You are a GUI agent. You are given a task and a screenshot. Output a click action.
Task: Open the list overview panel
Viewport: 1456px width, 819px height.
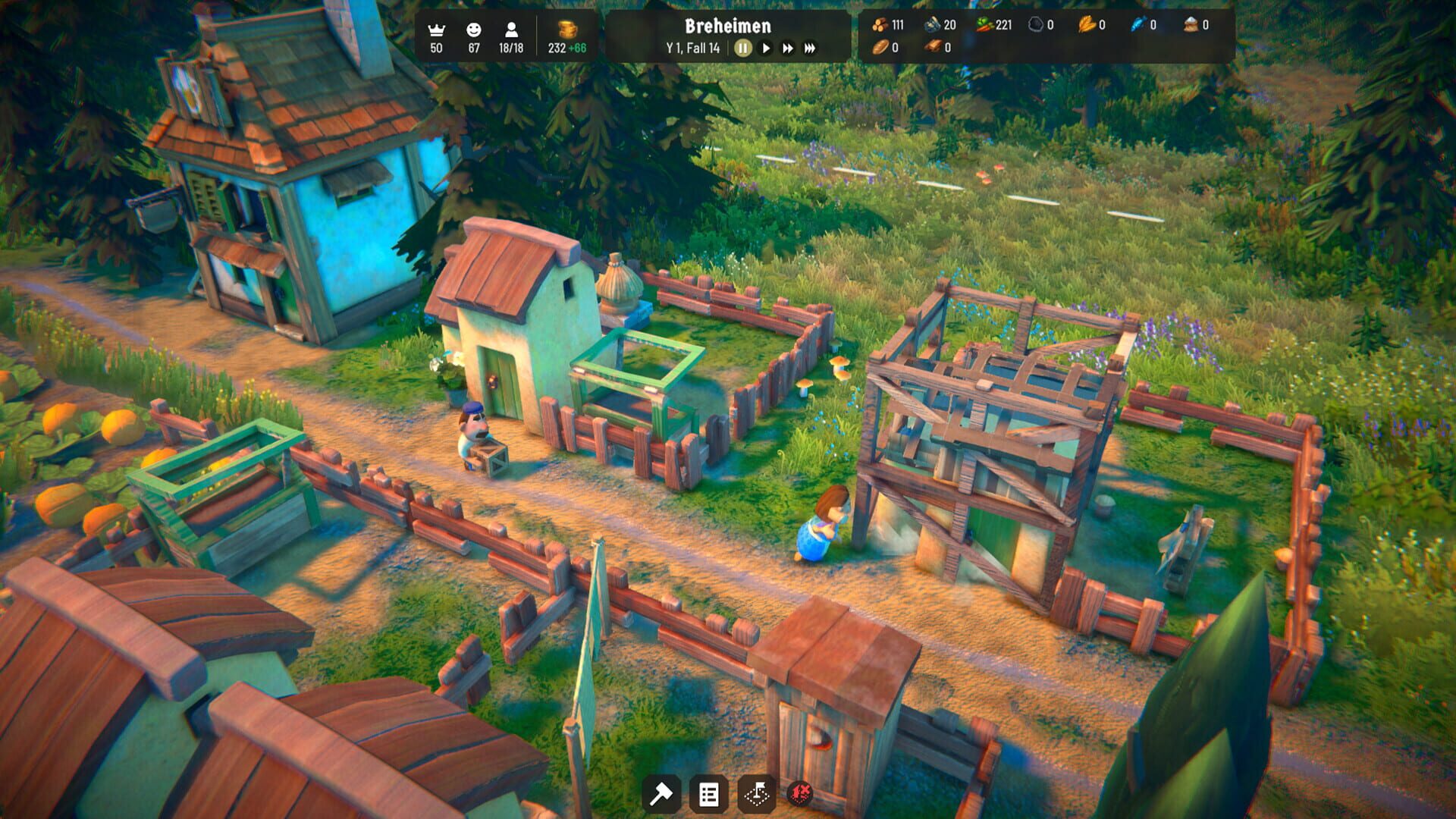[708, 794]
